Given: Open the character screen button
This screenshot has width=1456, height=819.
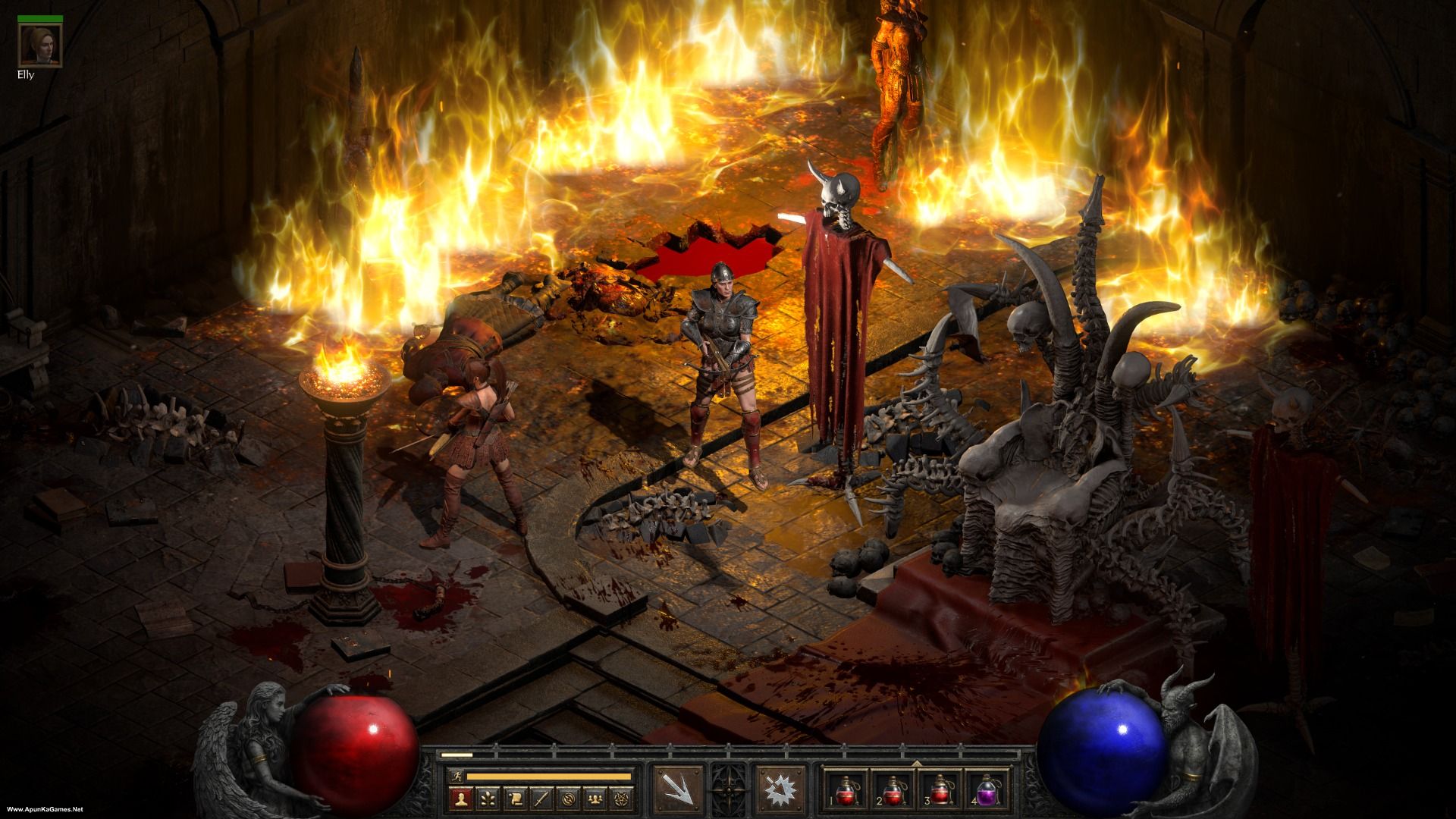Looking at the screenshot, I should coord(460,799).
